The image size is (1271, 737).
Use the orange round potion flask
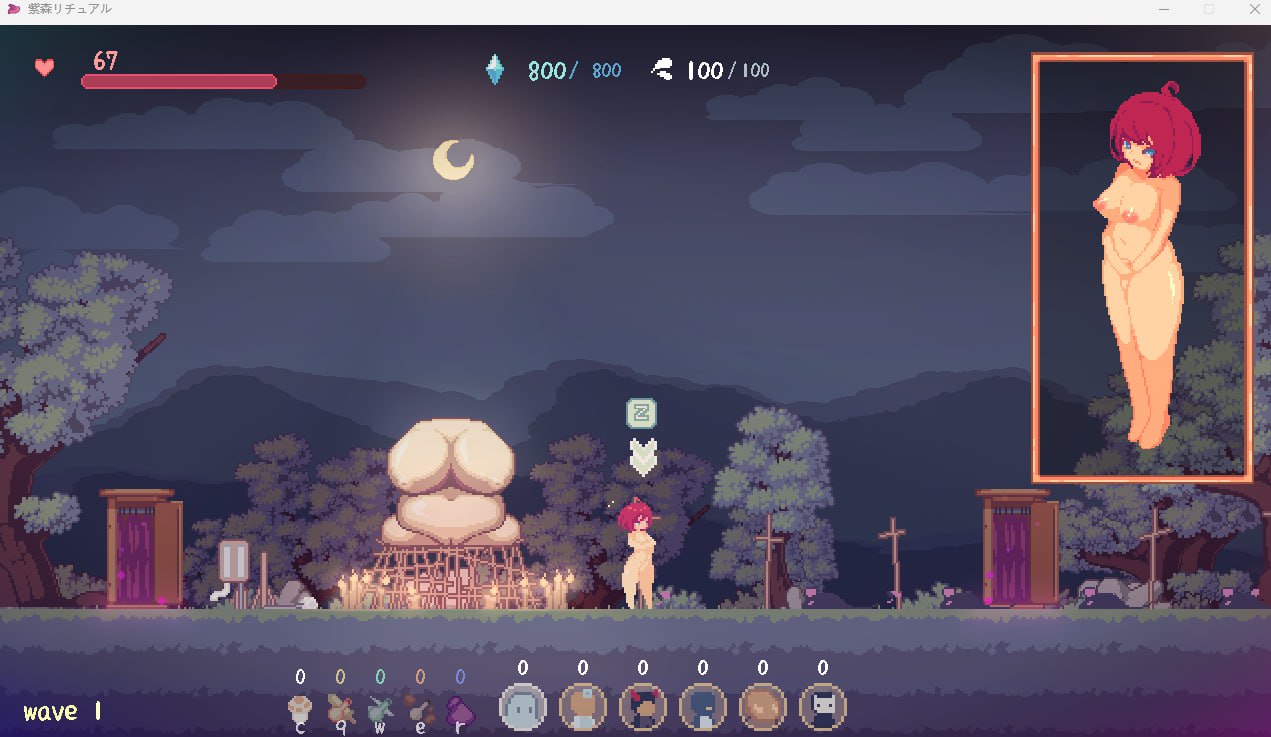coord(340,709)
